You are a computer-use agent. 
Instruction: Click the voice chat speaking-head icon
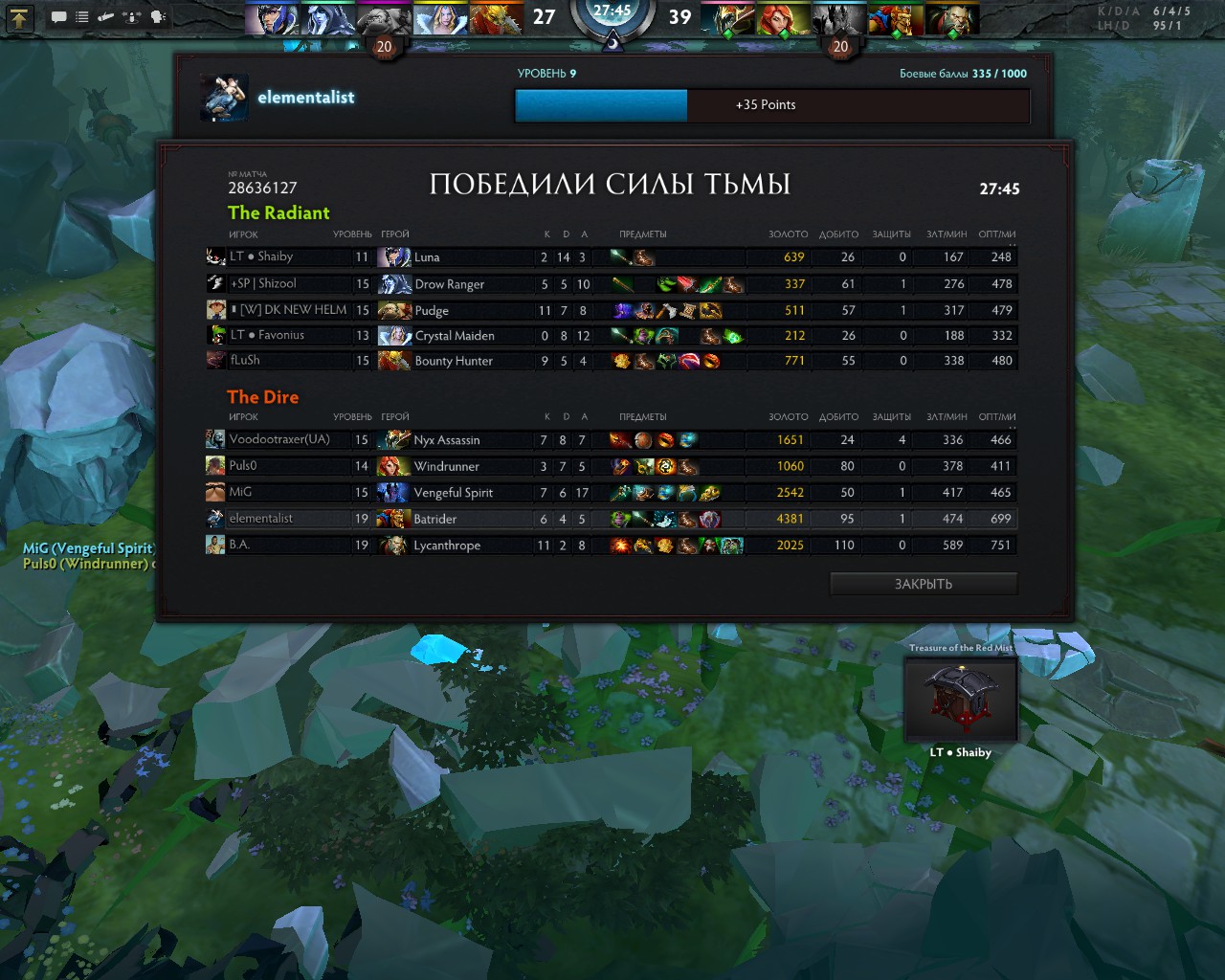[x=158, y=17]
